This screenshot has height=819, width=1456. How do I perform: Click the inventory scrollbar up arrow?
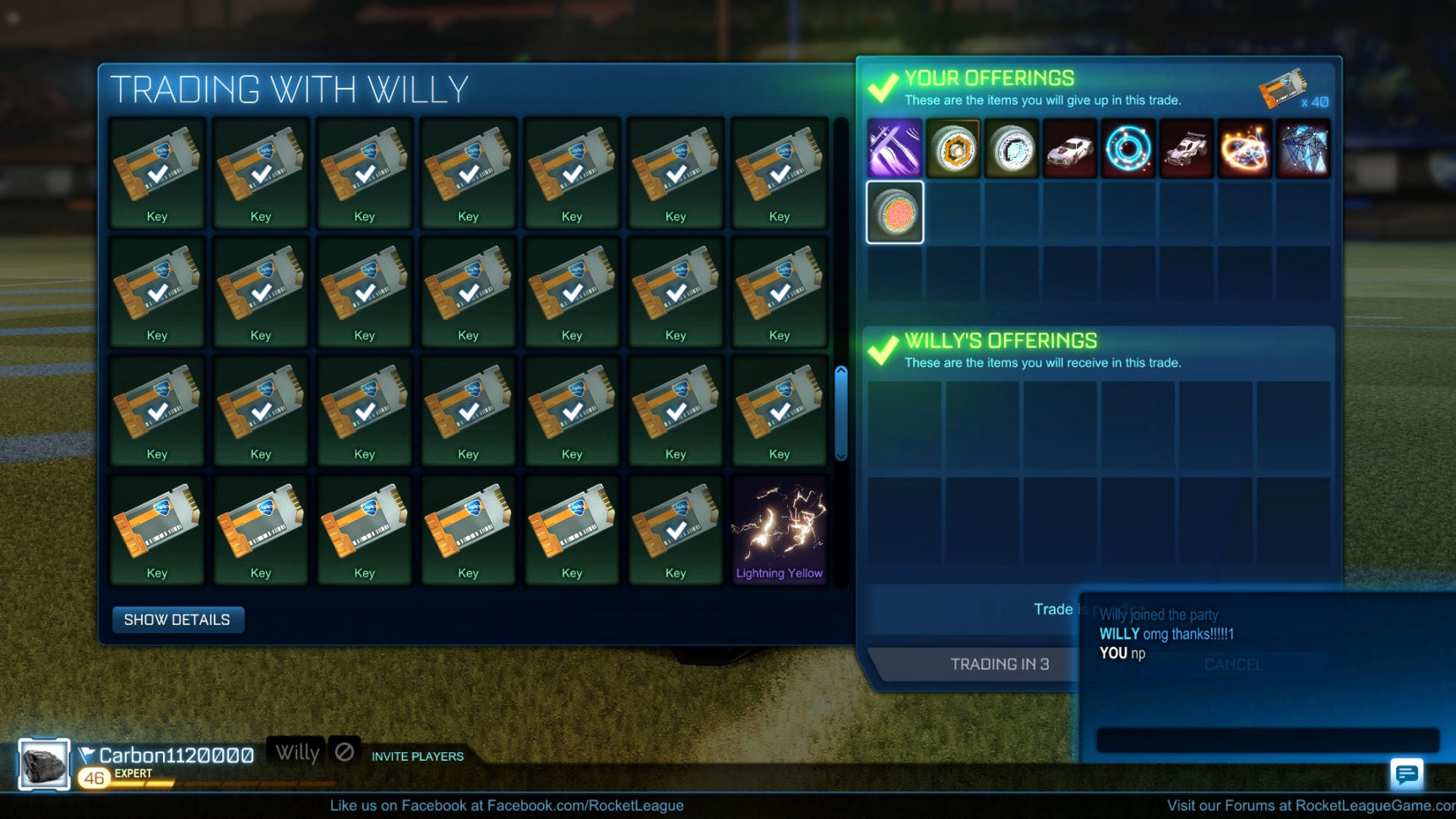click(x=841, y=372)
